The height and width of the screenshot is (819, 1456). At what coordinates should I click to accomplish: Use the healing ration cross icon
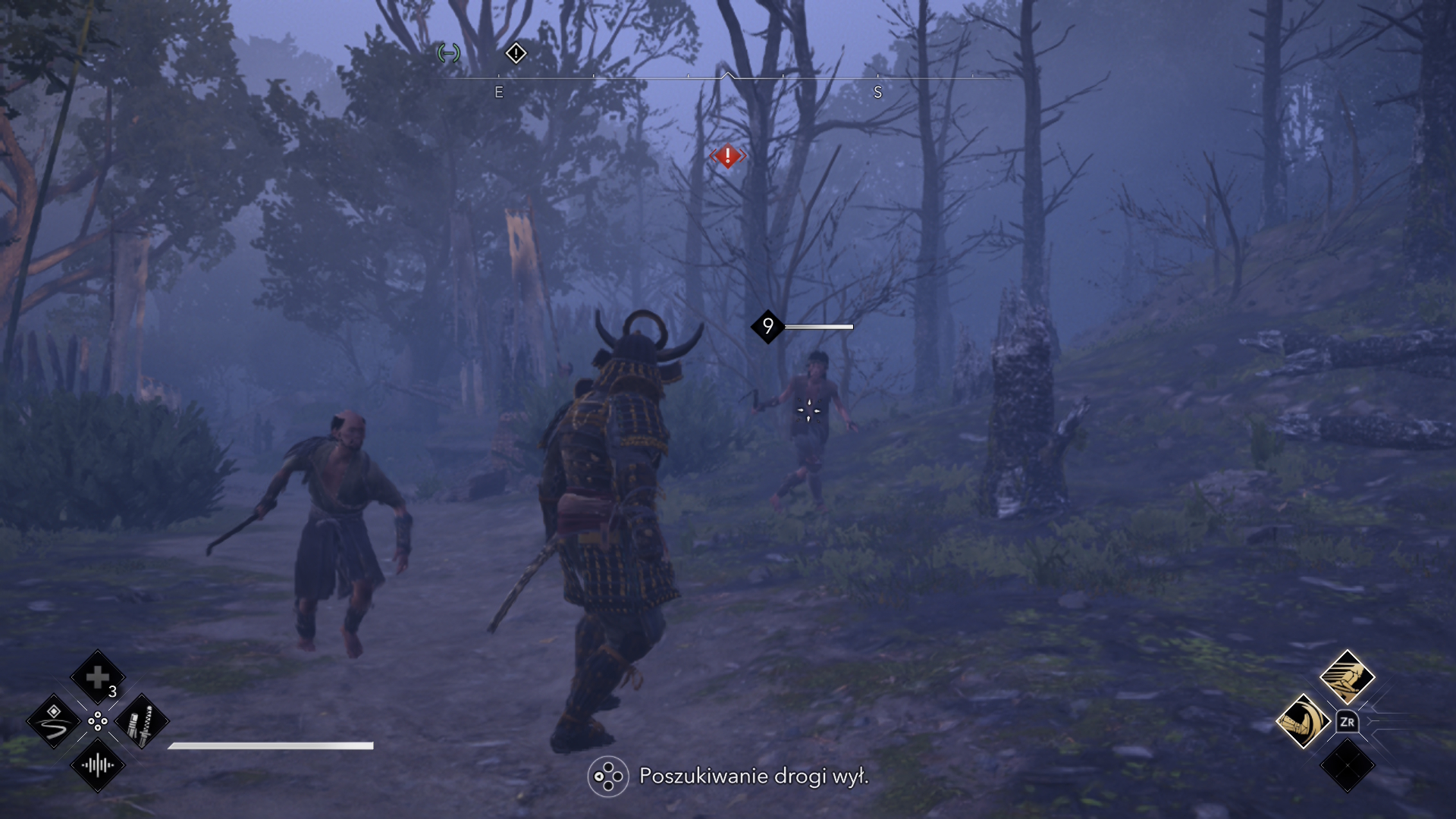click(x=98, y=677)
